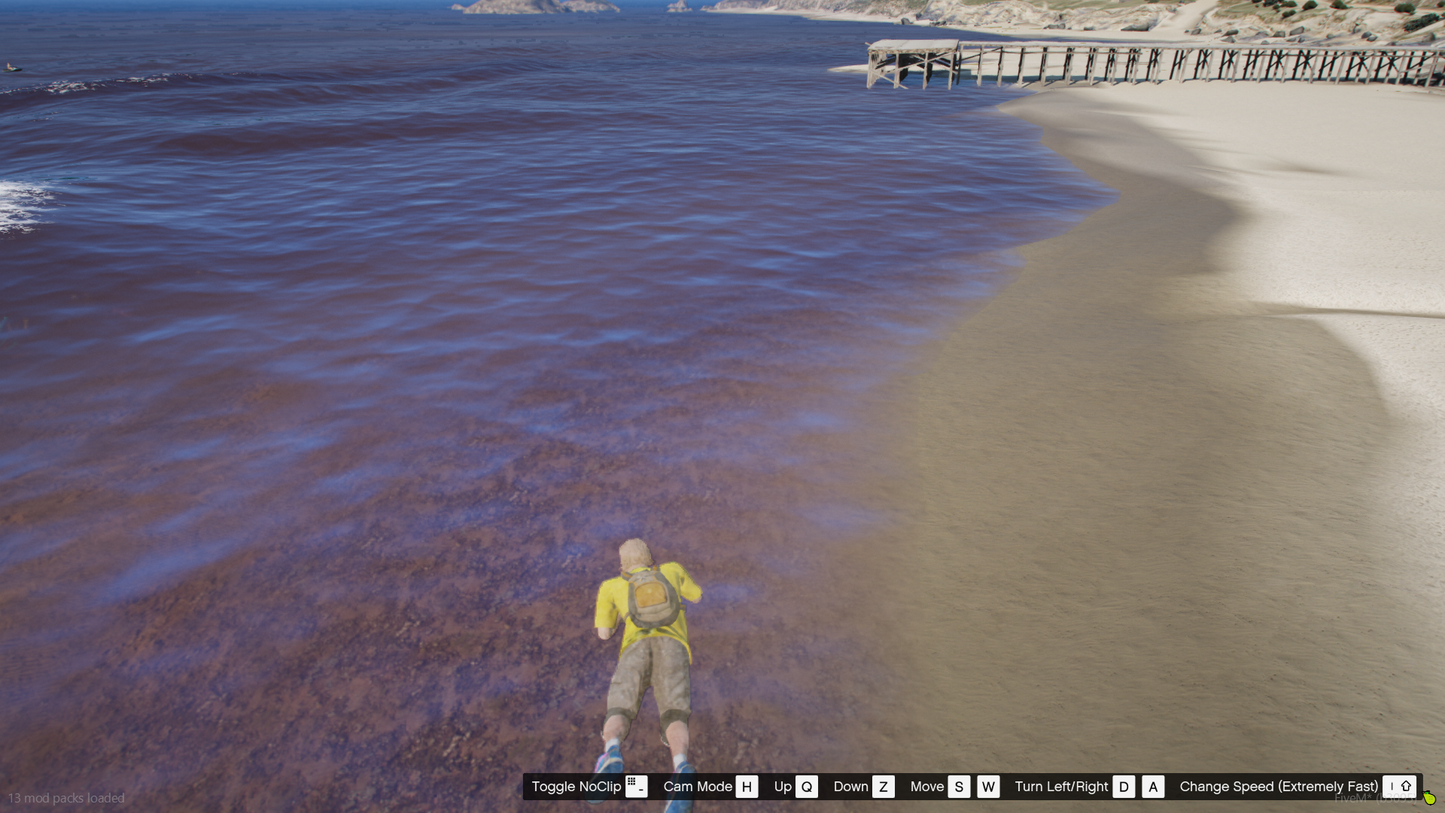
Task: Select the S keycap in Move controls
Action: 958,786
